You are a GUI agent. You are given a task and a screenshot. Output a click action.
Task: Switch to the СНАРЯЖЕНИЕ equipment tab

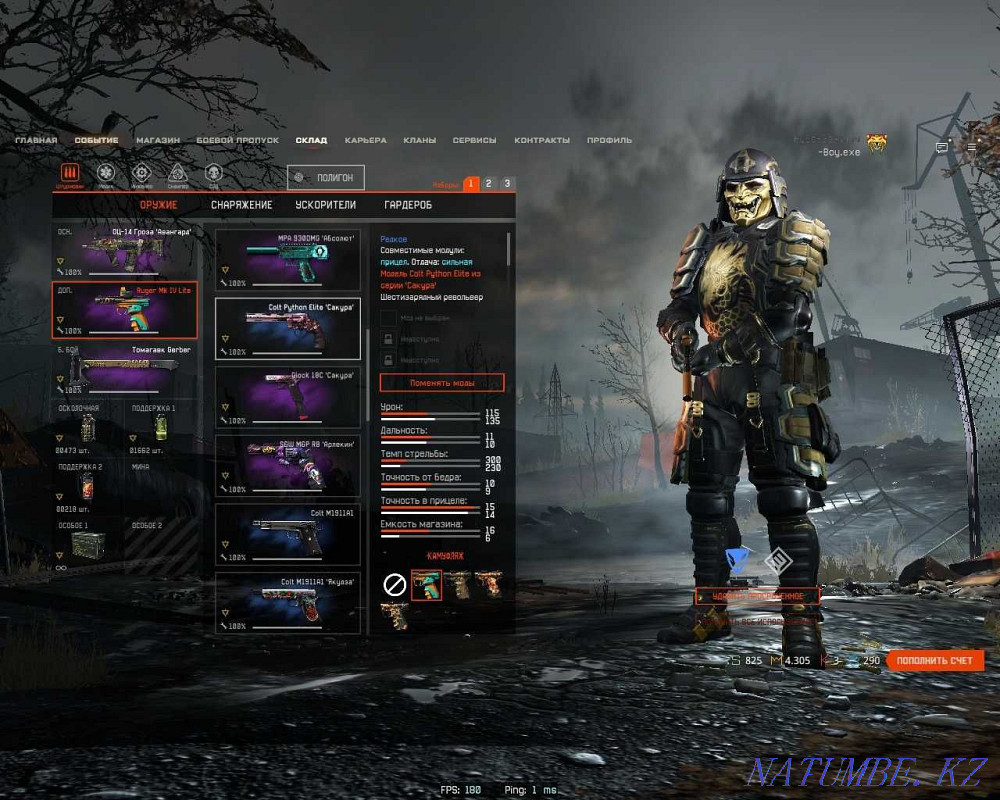tap(241, 205)
